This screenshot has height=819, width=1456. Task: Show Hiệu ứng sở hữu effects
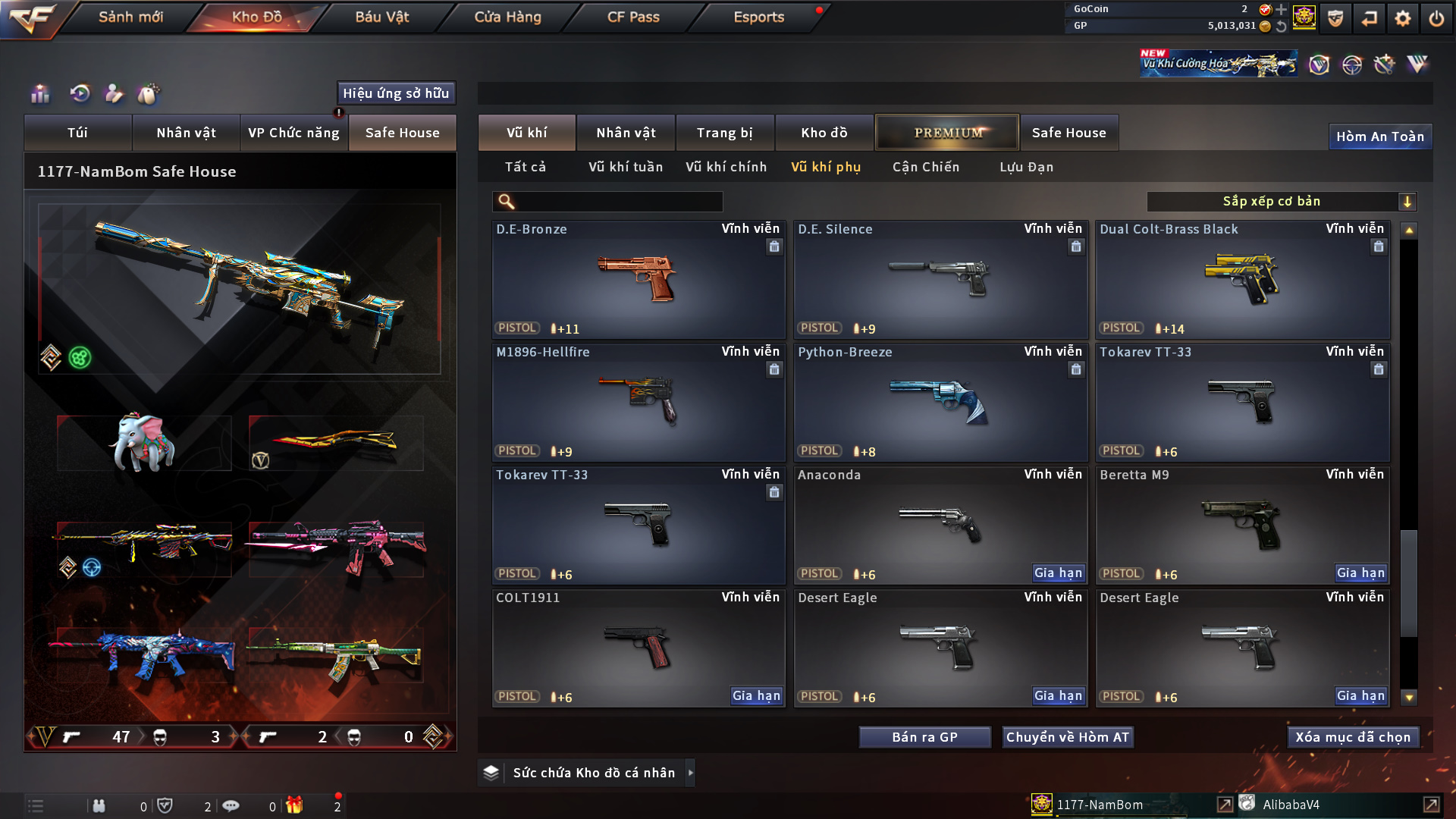tap(396, 93)
